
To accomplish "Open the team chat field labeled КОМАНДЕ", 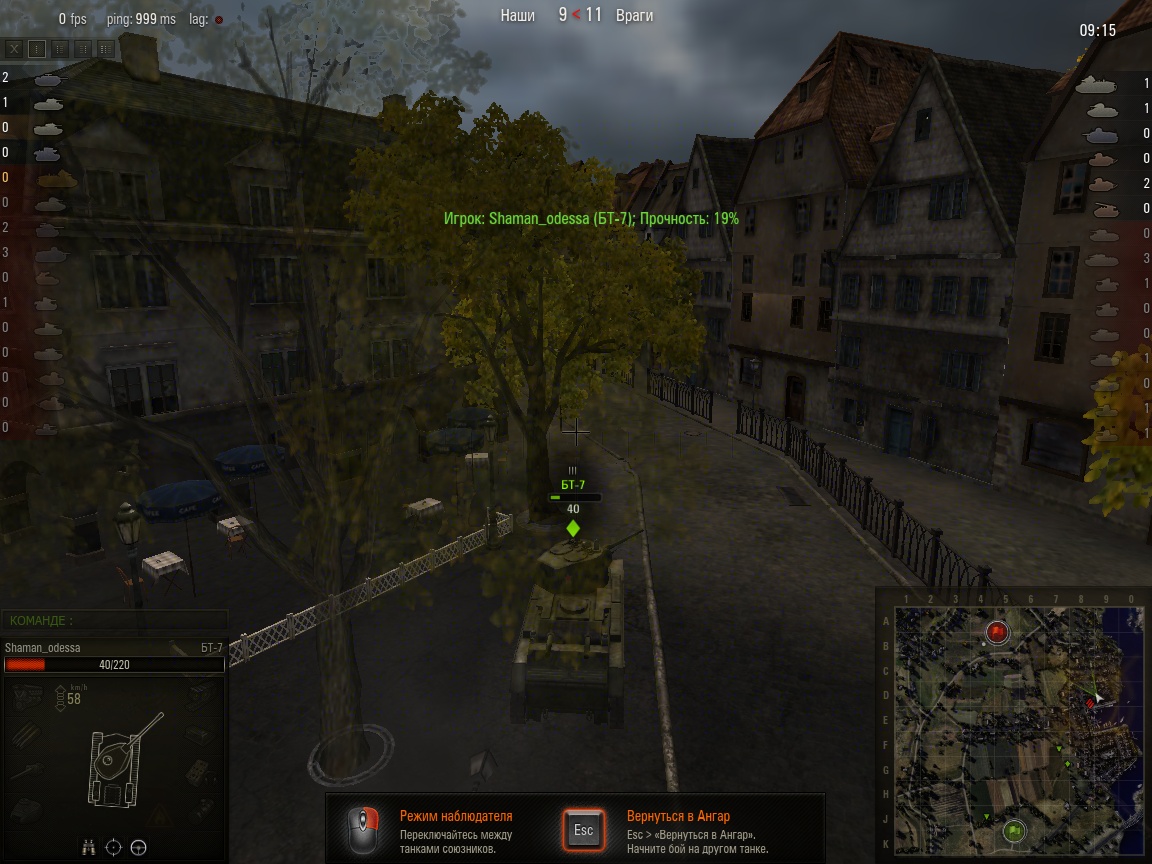I will (x=114, y=621).
